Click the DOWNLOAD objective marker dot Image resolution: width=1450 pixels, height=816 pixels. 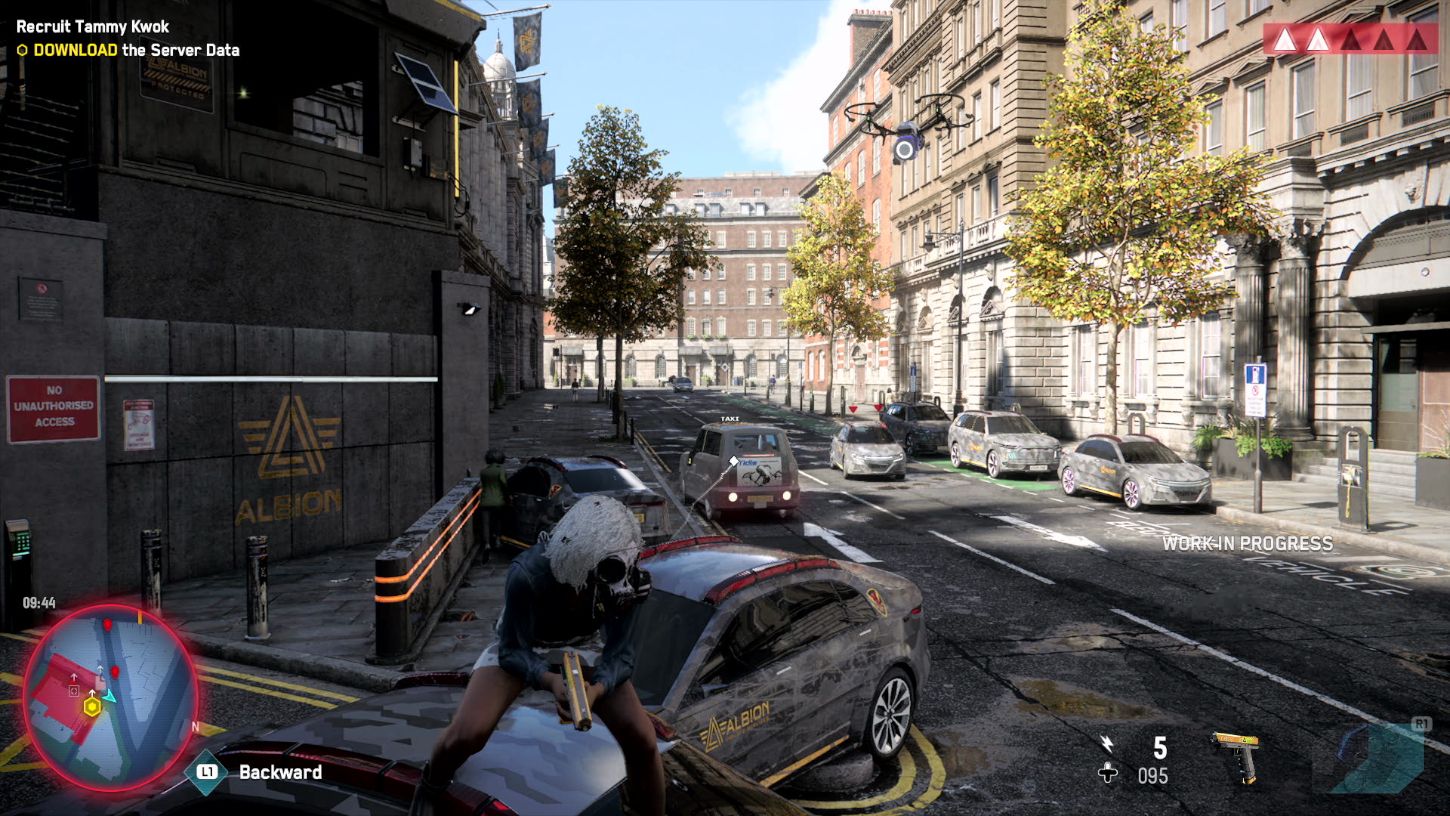click(25, 49)
